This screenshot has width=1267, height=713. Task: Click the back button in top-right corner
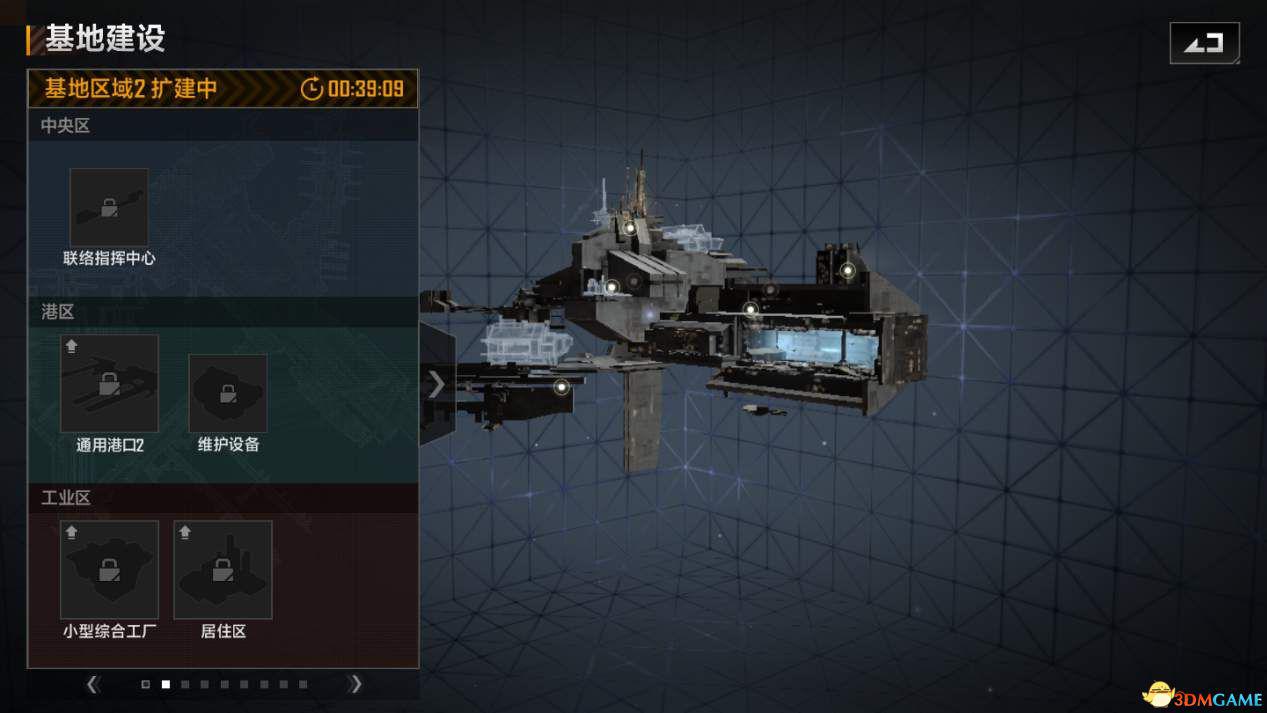coord(1204,43)
